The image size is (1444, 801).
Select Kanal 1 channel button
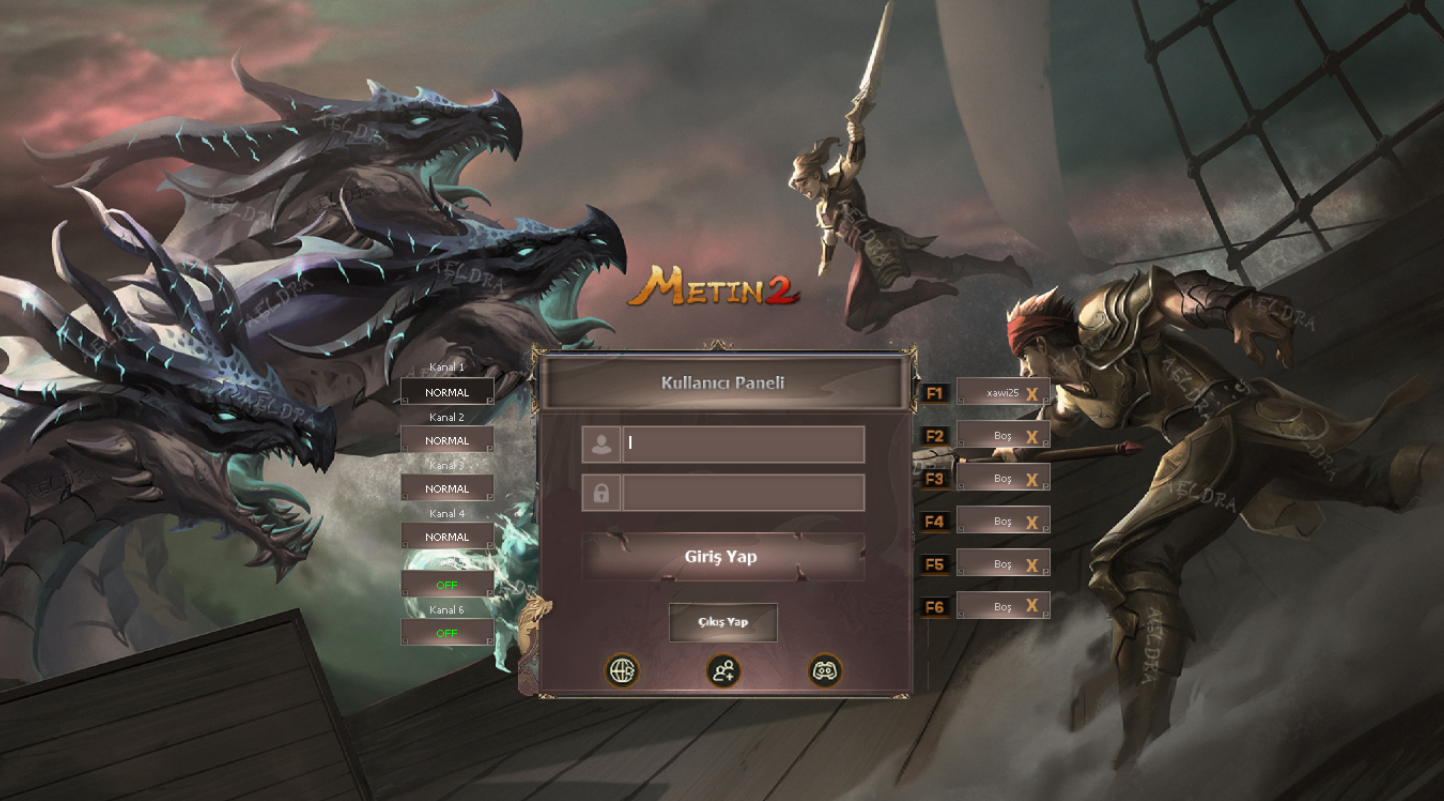447,393
